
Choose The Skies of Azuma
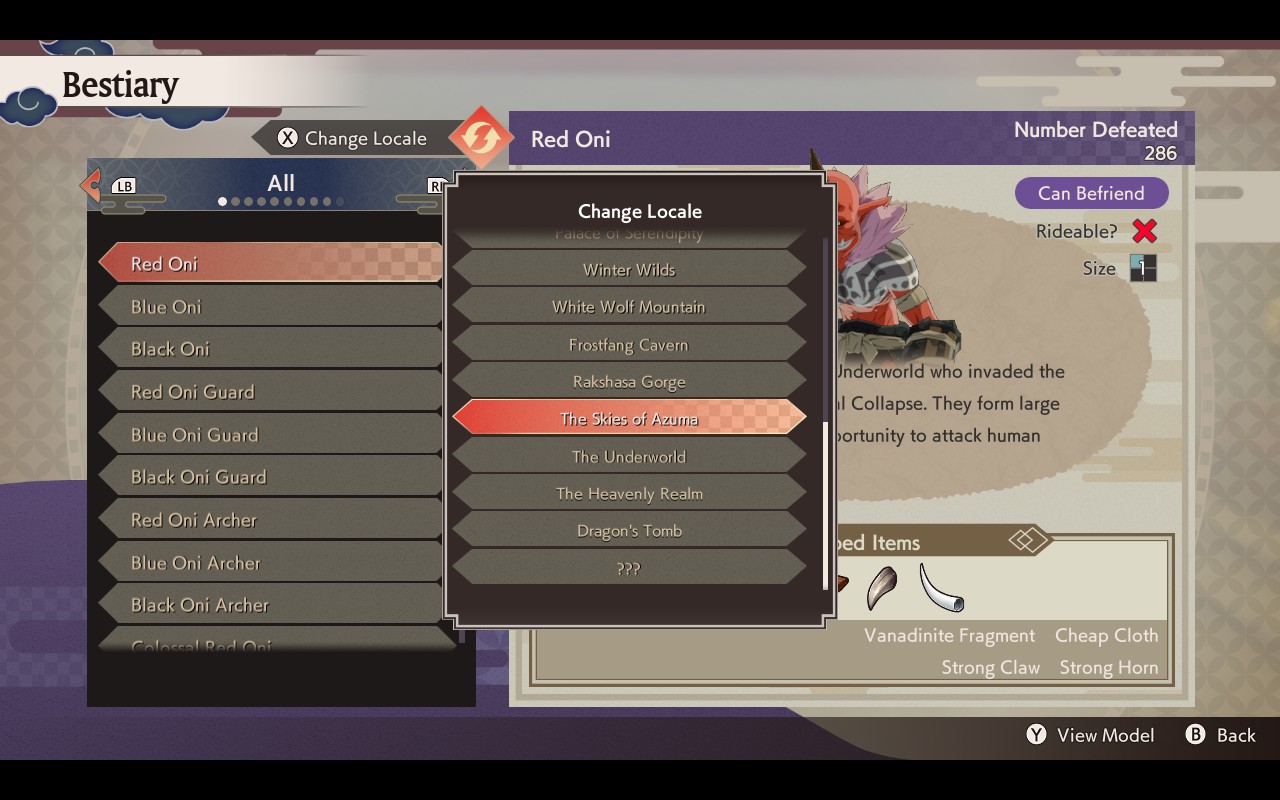tap(629, 419)
